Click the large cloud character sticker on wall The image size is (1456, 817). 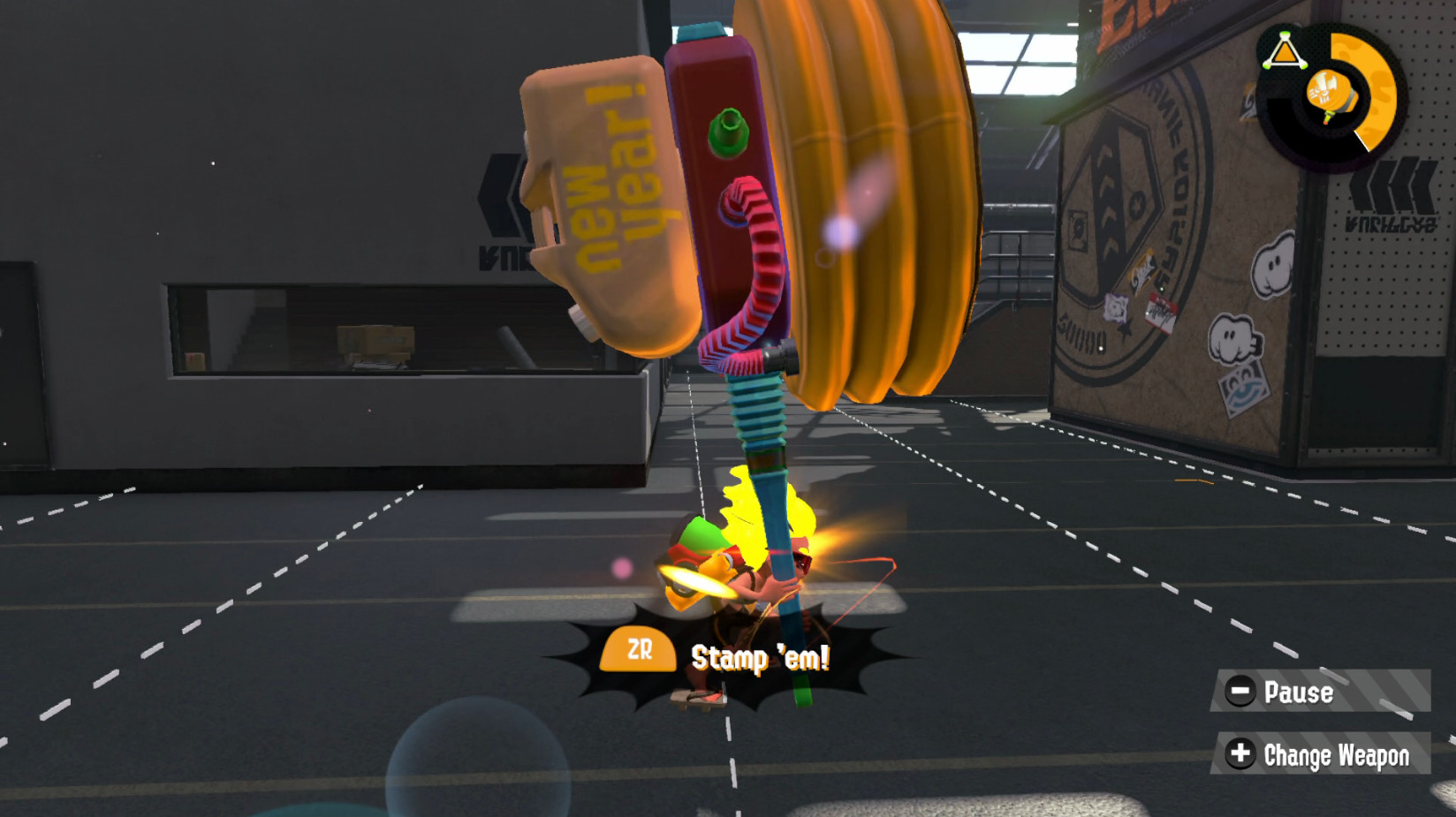point(1275,264)
